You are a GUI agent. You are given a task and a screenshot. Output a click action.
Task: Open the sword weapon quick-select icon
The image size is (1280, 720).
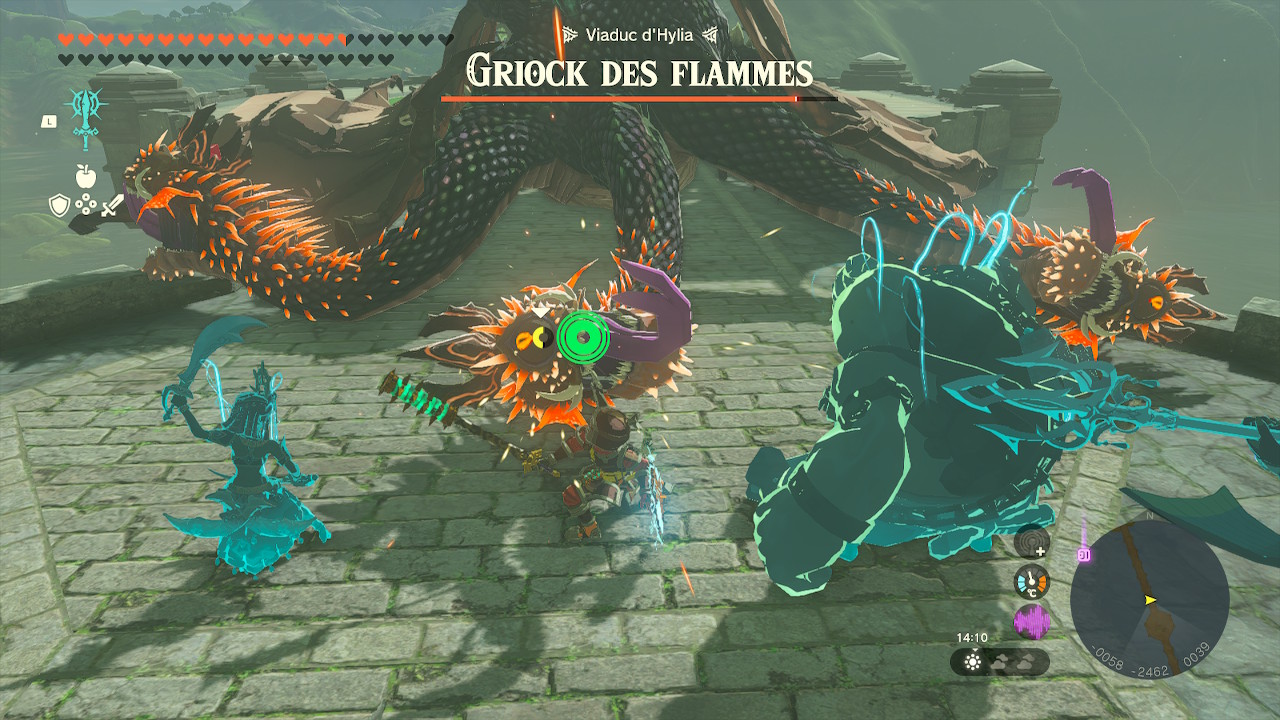coord(111,205)
